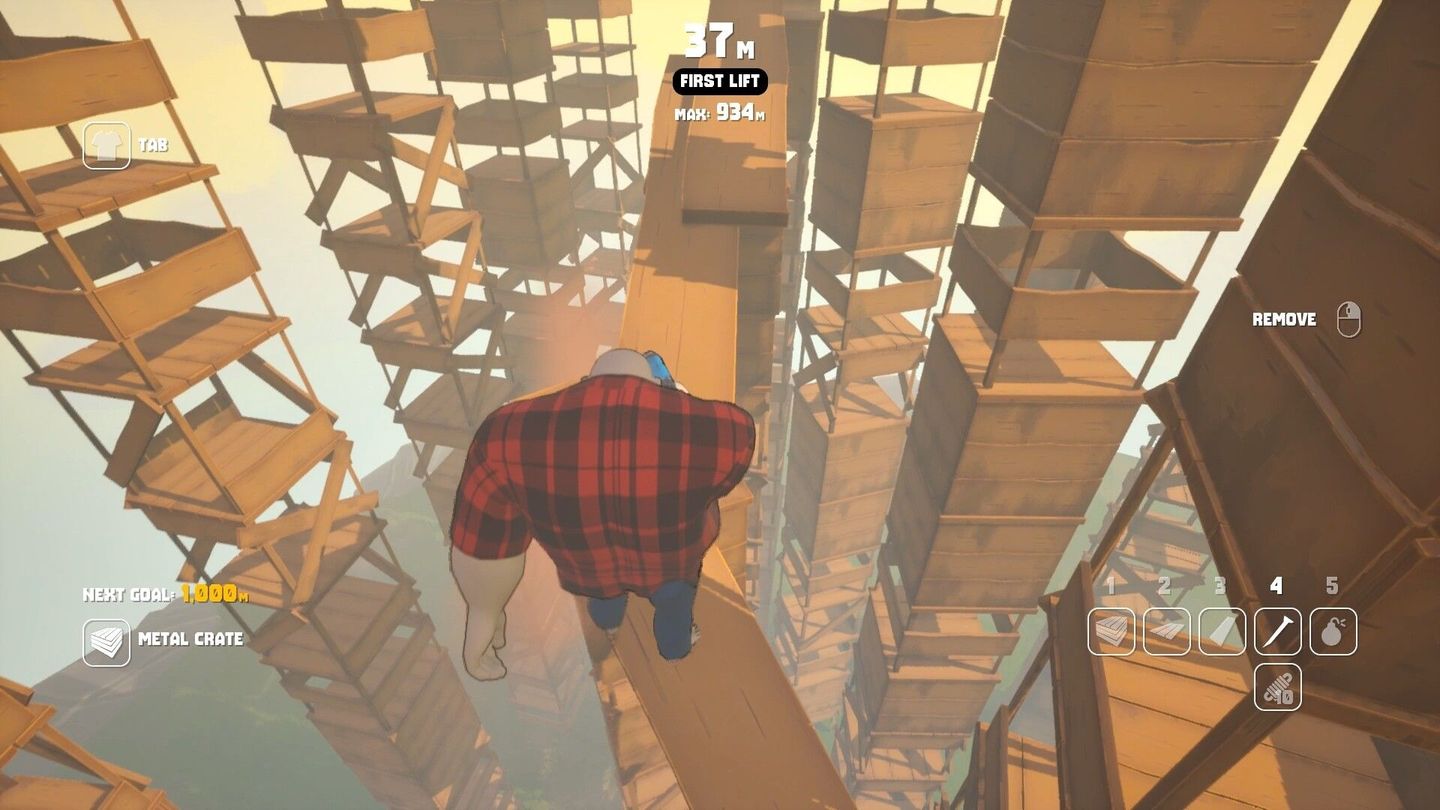Click the Metal Crate reward icon
Viewport: 1440px width, 810px height.
click(107, 640)
